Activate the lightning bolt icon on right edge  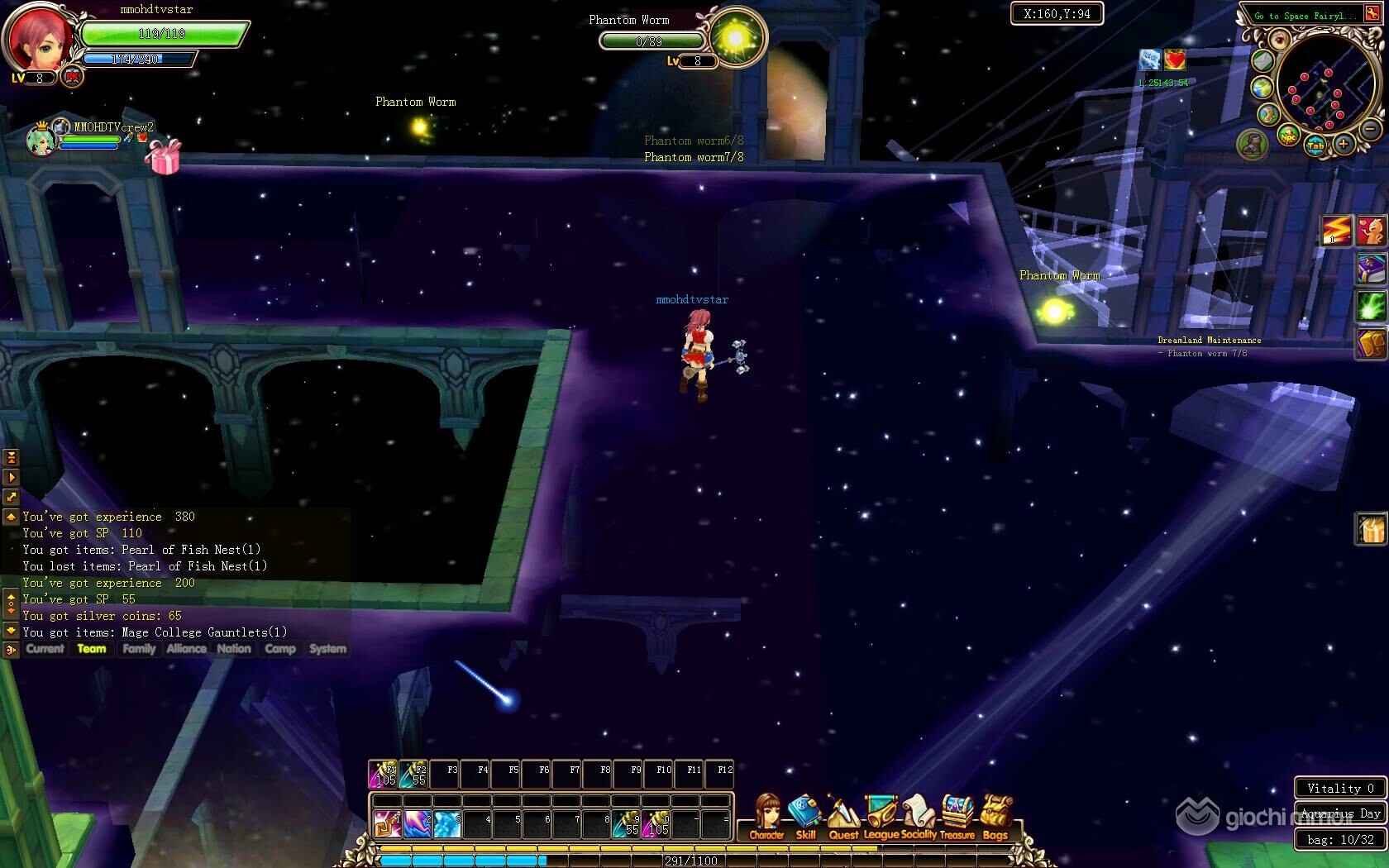(1336, 231)
